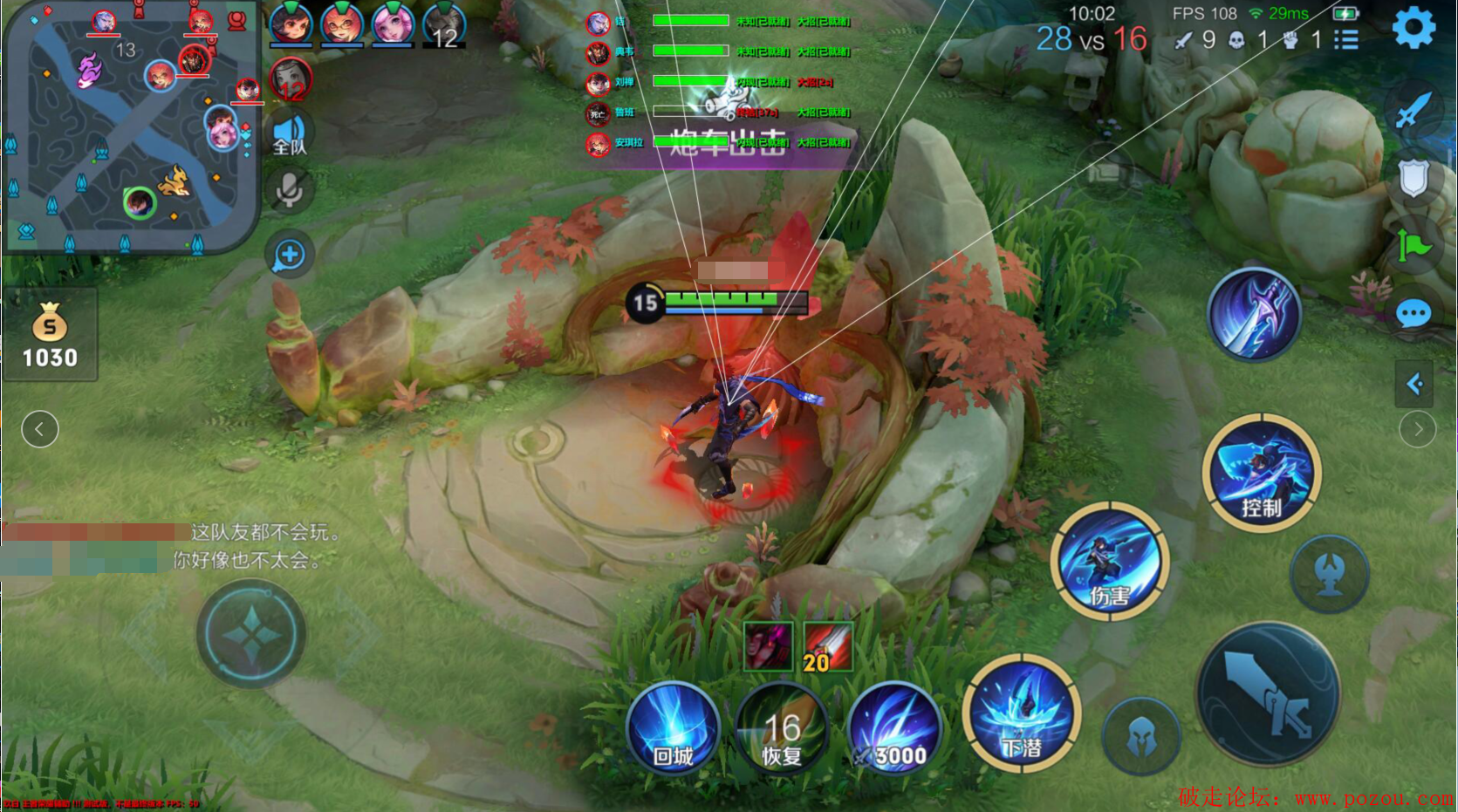Send the attack signal sword icon

coord(1413,109)
